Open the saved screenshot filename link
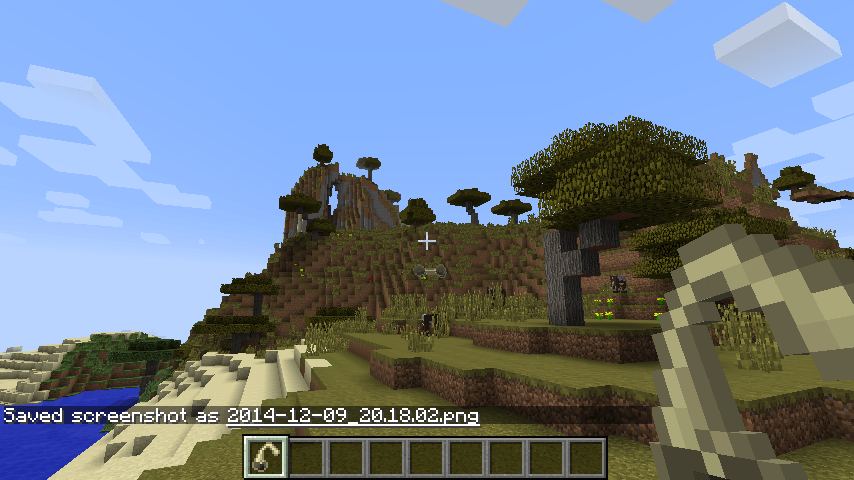Viewport: 854px width, 480px height. [x=352, y=415]
